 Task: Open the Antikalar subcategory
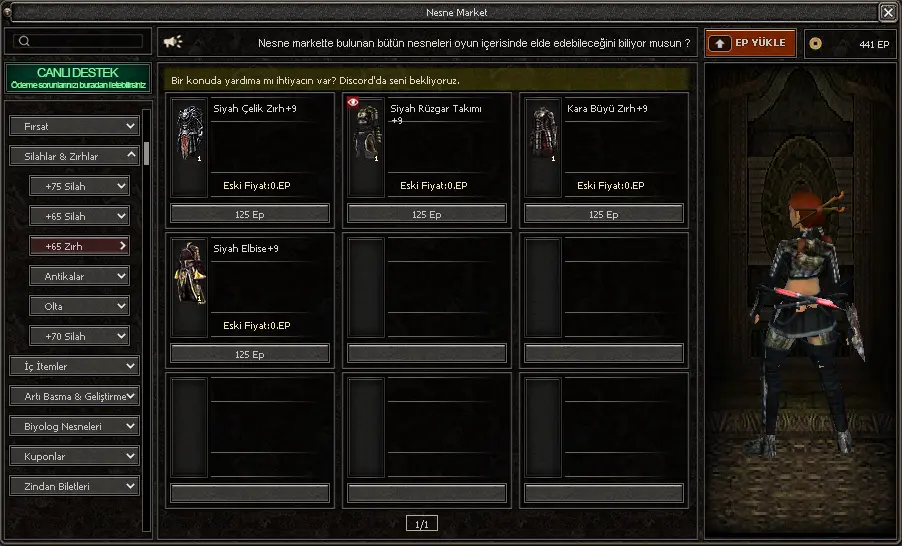[79, 276]
